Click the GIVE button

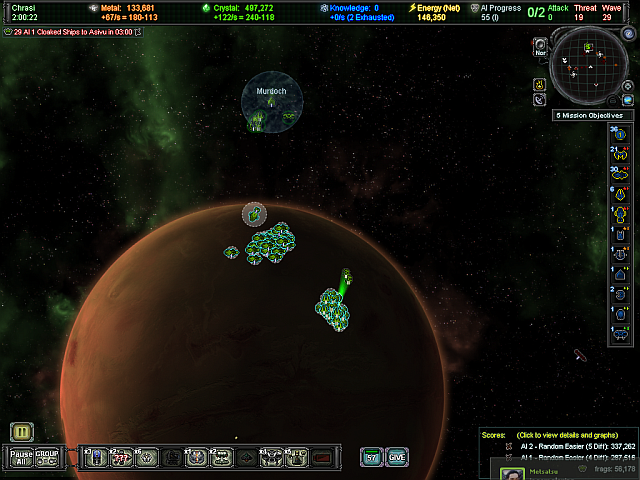pyautogui.click(x=397, y=457)
